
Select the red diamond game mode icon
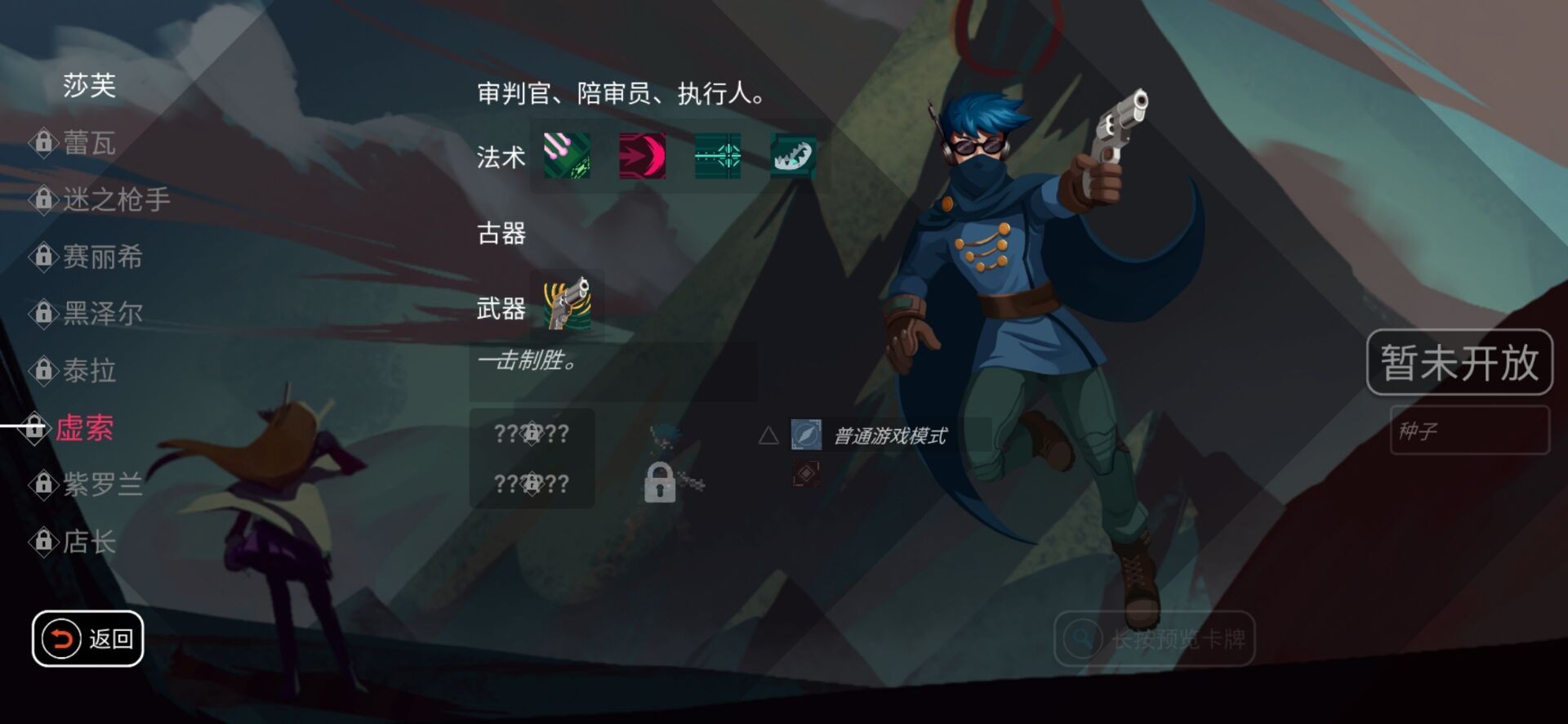(805, 472)
